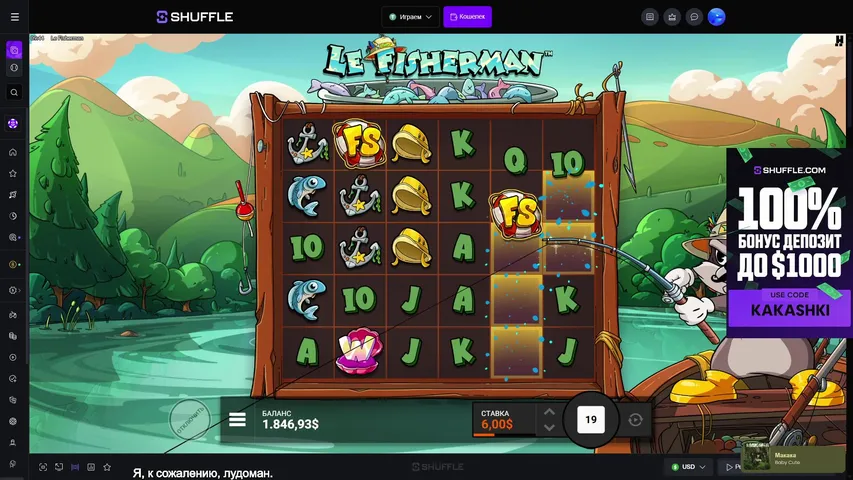853x480 pixels.
Task: Open the user profile avatar
Action: (716, 17)
